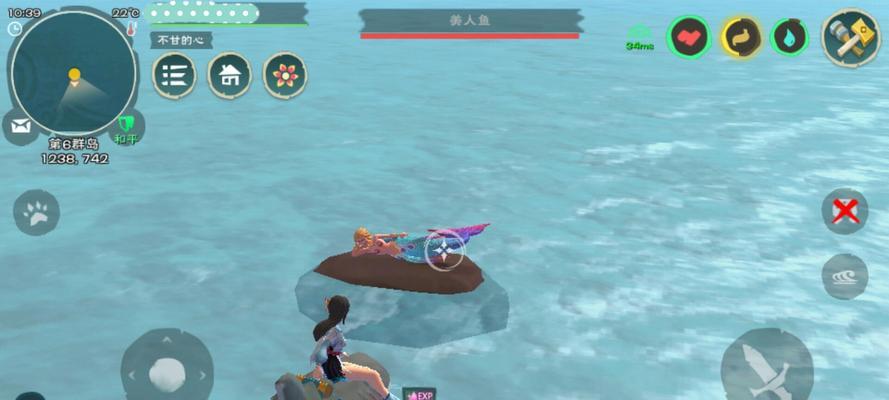Open the hammer crafting build menu

coord(850,38)
